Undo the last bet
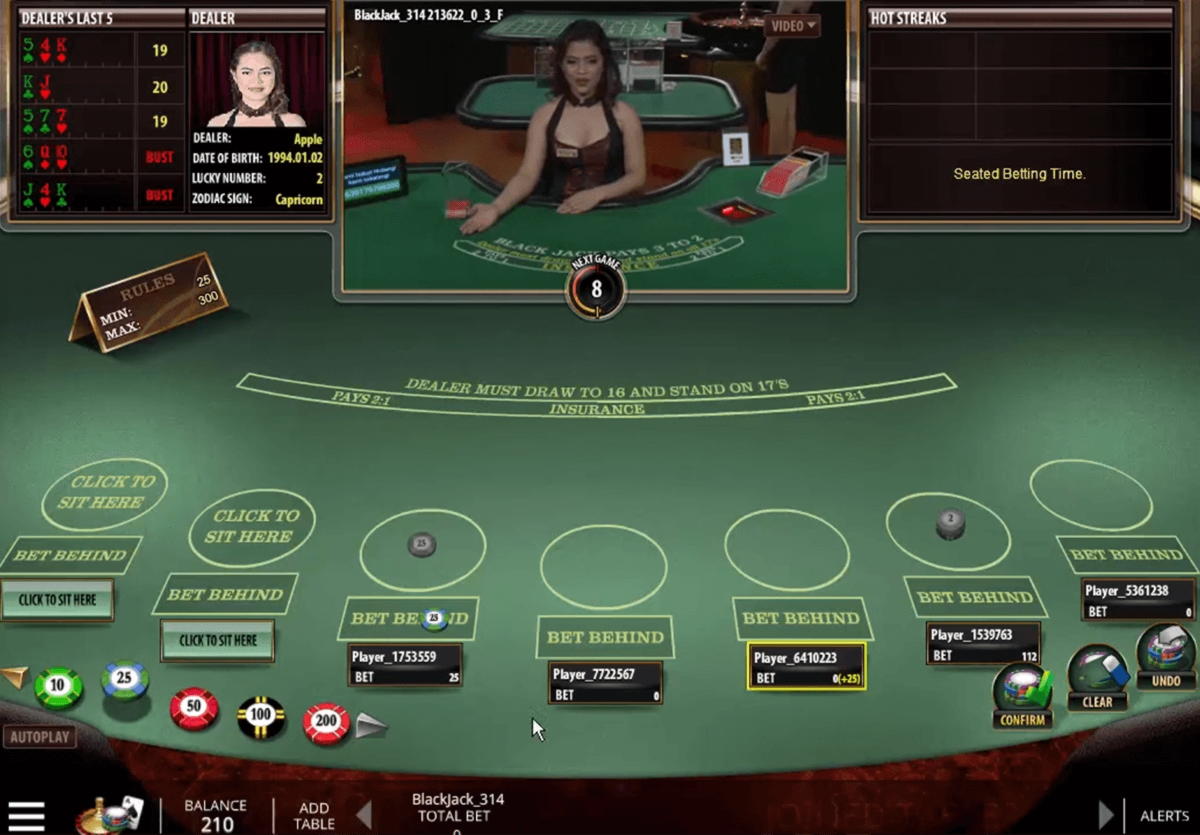 [1166, 658]
